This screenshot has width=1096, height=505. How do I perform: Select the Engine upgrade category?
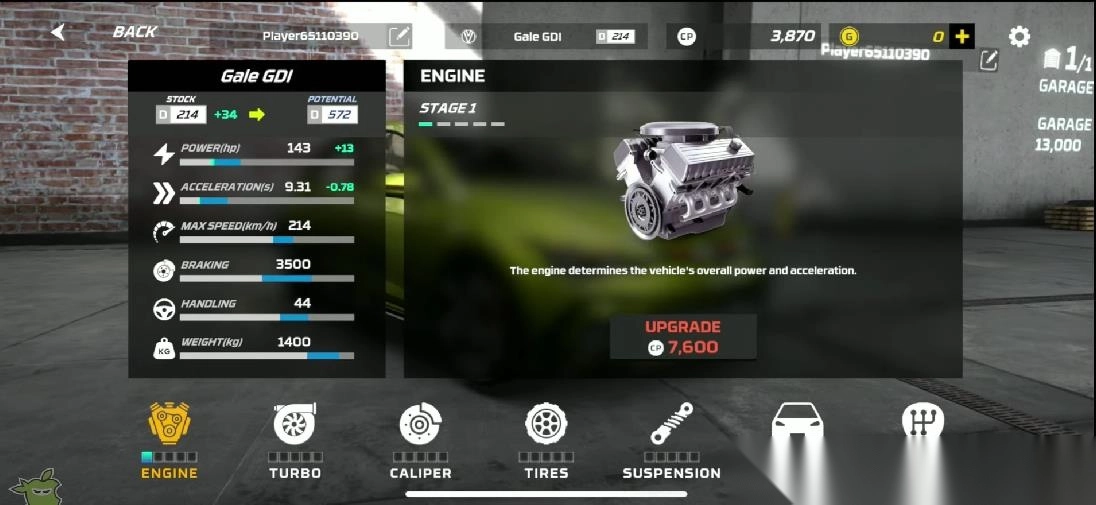coord(169,440)
